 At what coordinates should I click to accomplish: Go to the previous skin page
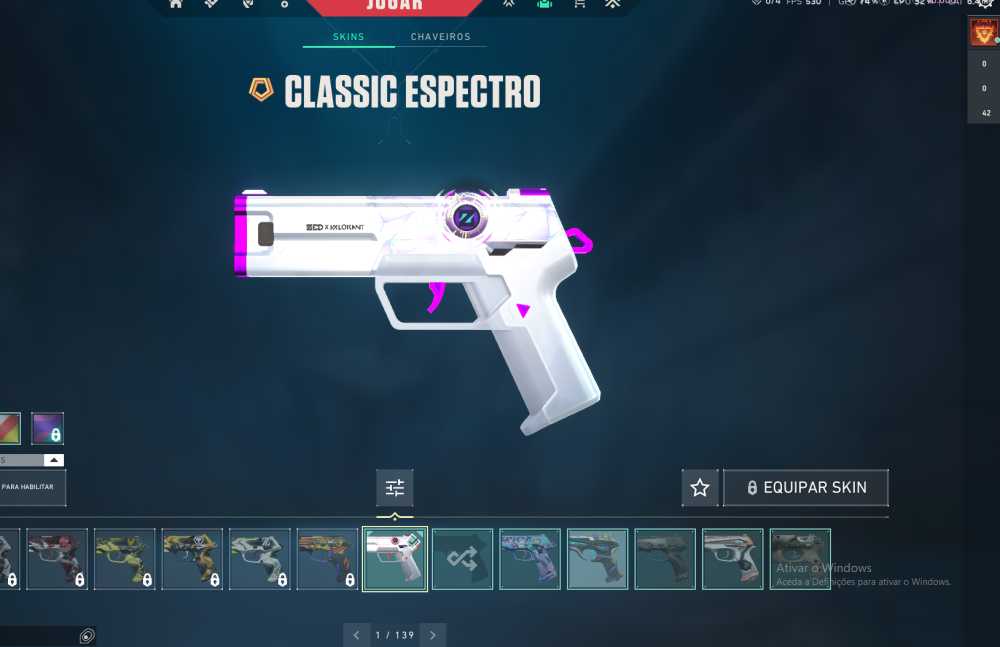[357, 635]
